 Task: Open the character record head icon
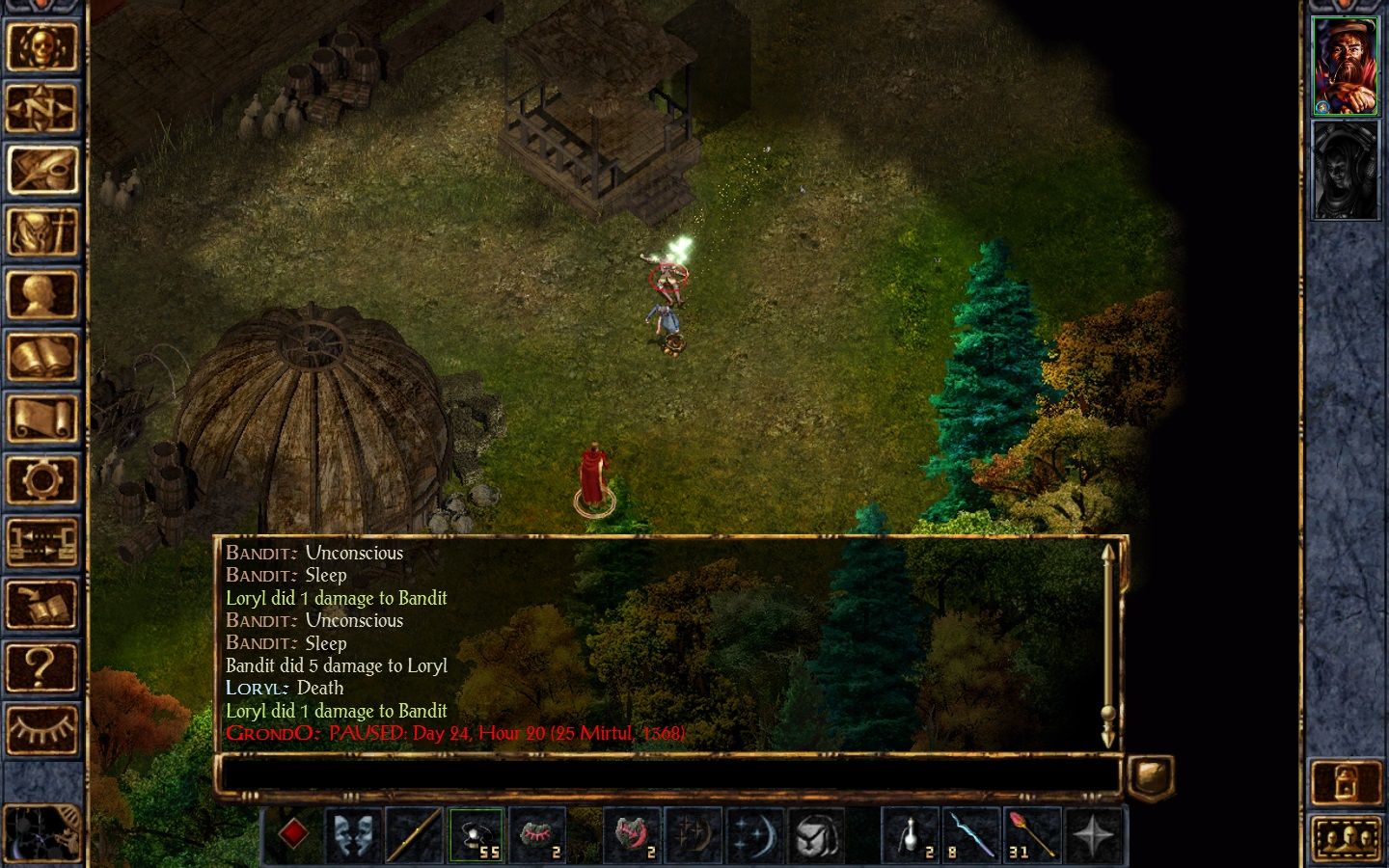tap(41, 294)
